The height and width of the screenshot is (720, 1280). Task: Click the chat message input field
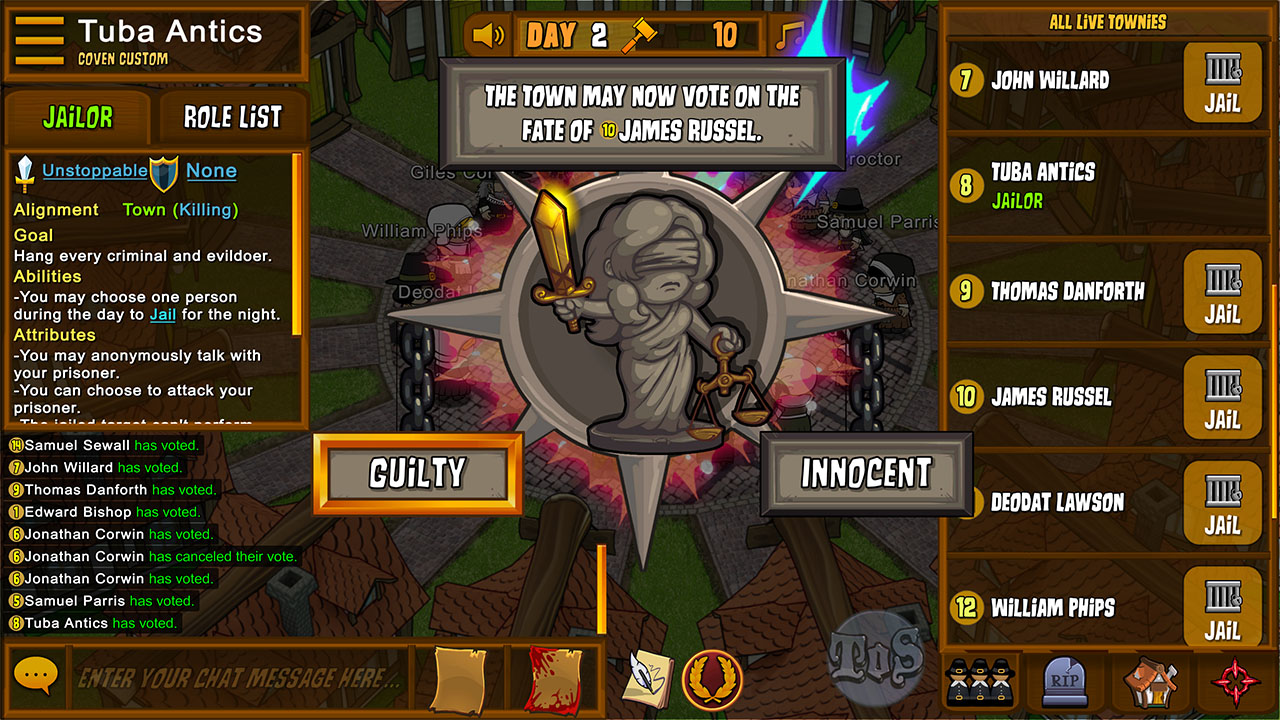pyautogui.click(x=240, y=678)
